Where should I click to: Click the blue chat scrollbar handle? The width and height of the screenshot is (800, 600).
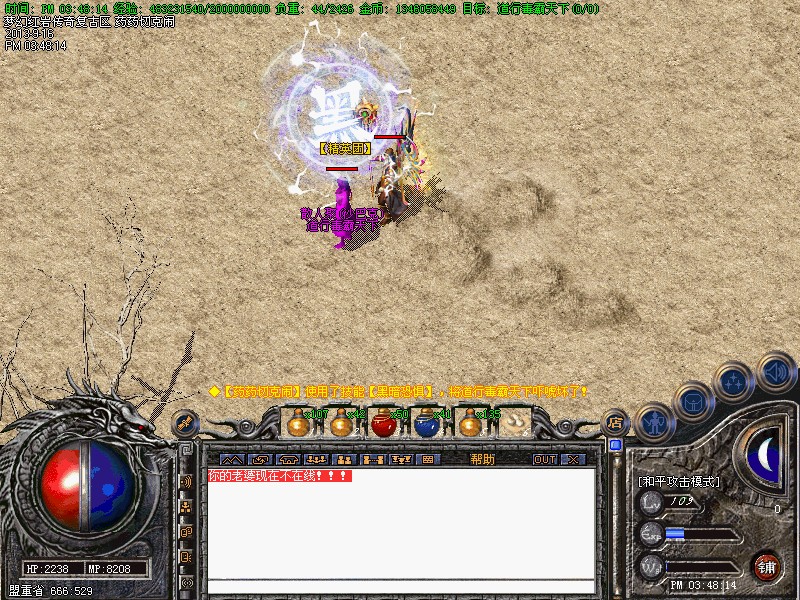(615, 445)
